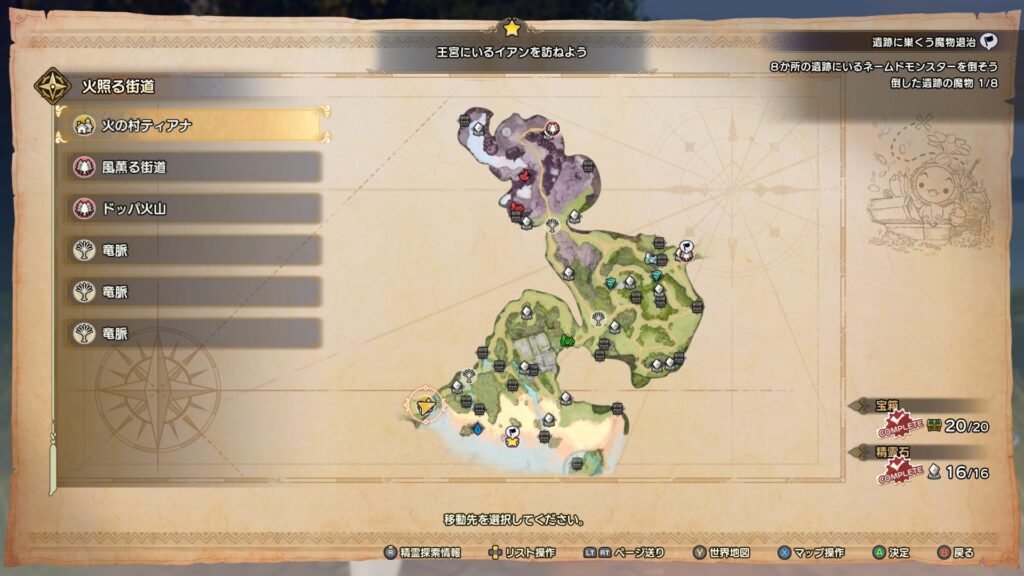Click the highlighted orange village marker on map

[427, 406]
